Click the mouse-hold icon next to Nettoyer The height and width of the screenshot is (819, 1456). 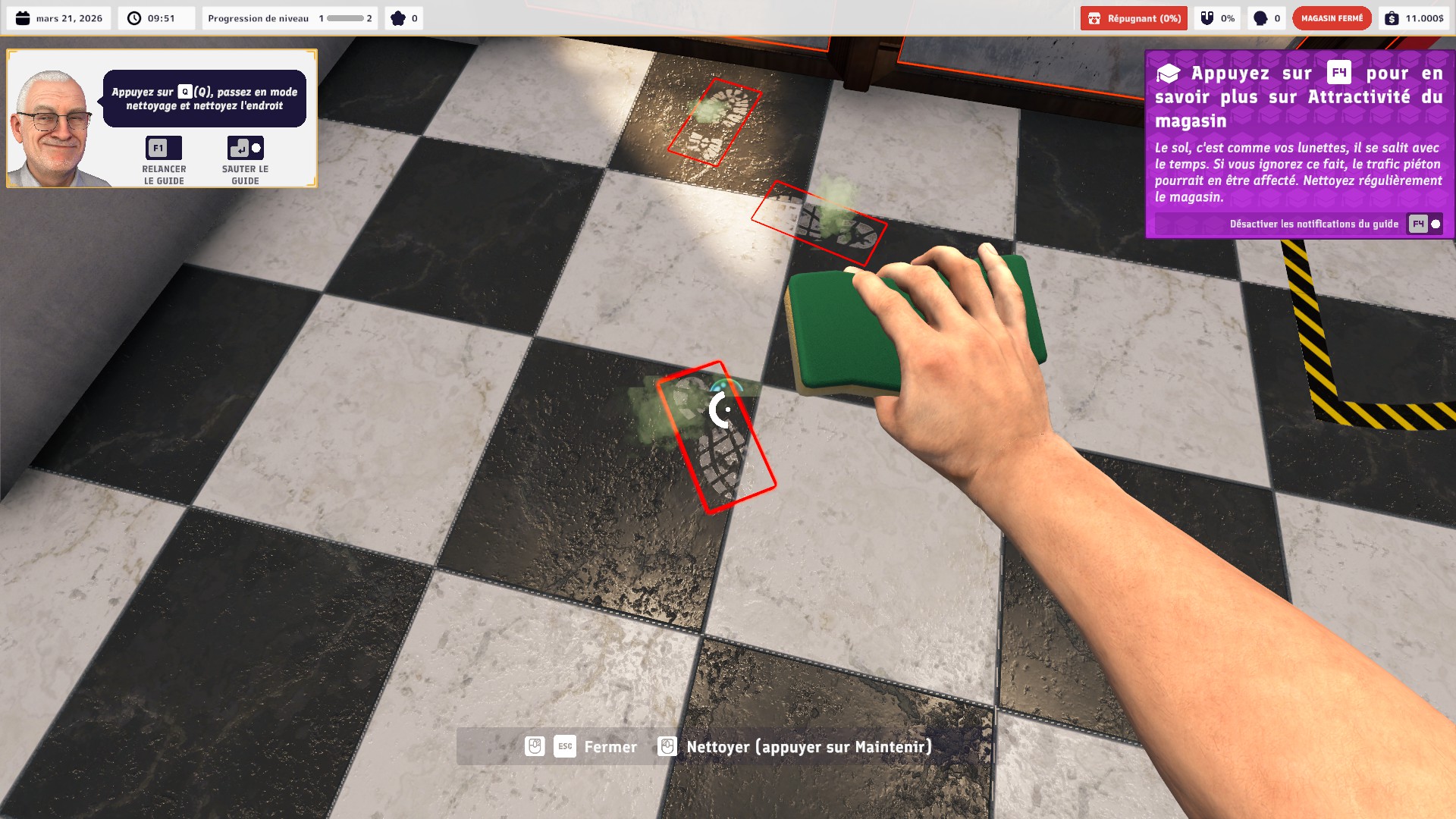coord(667,746)
